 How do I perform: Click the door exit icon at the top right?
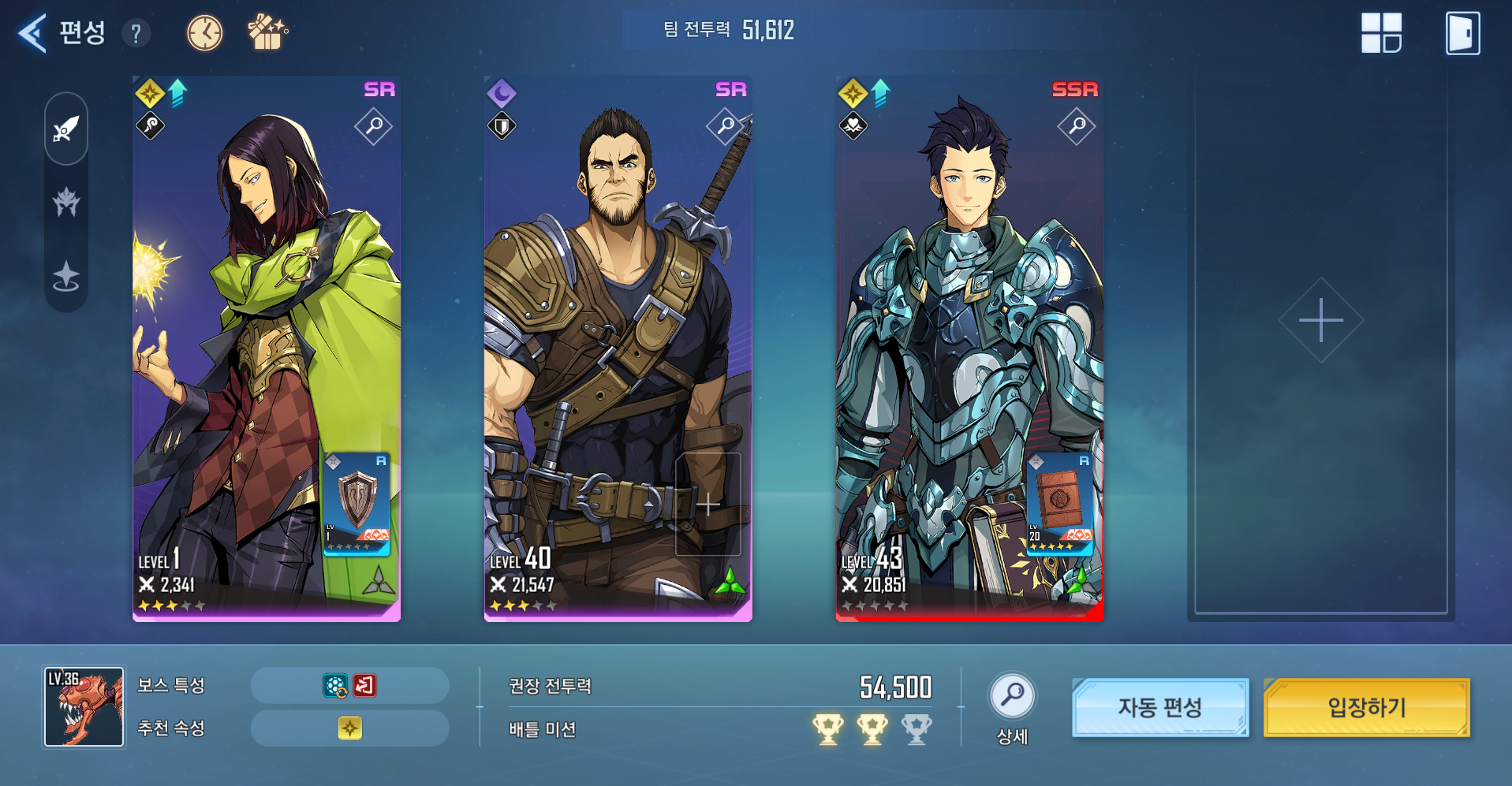[x=1463, y=32]
